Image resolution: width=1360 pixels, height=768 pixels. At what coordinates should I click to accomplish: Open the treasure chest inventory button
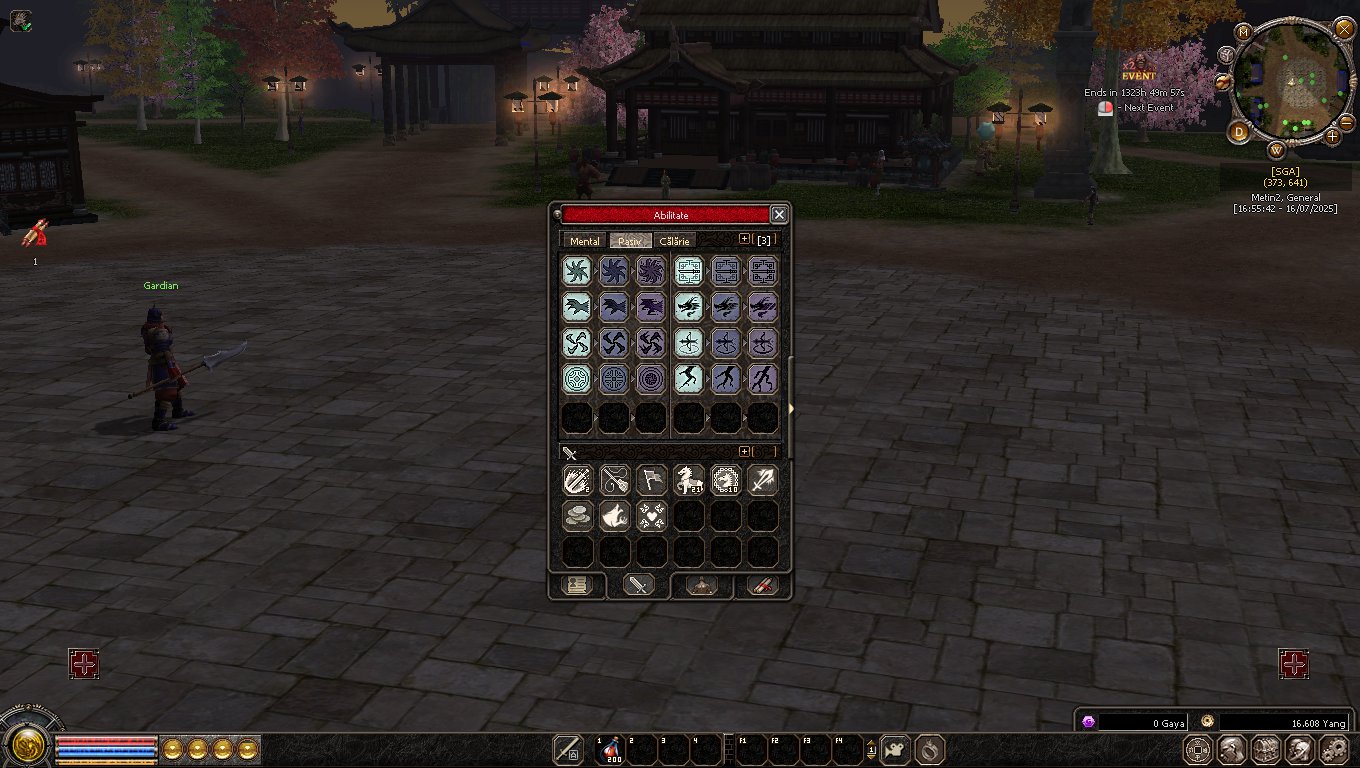tap(1266, 749)
